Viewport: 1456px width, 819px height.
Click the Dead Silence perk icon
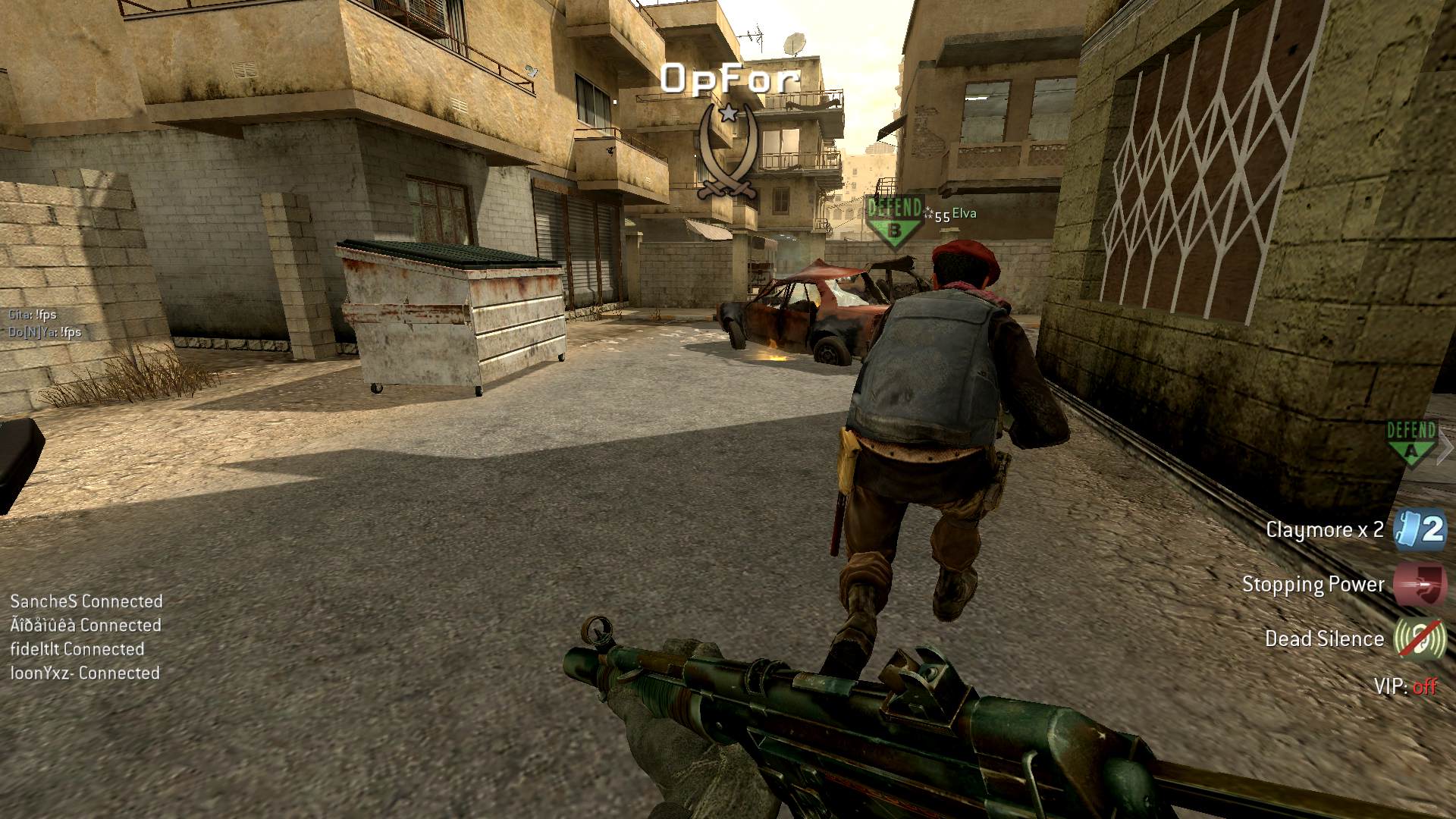pos(1420,639)
